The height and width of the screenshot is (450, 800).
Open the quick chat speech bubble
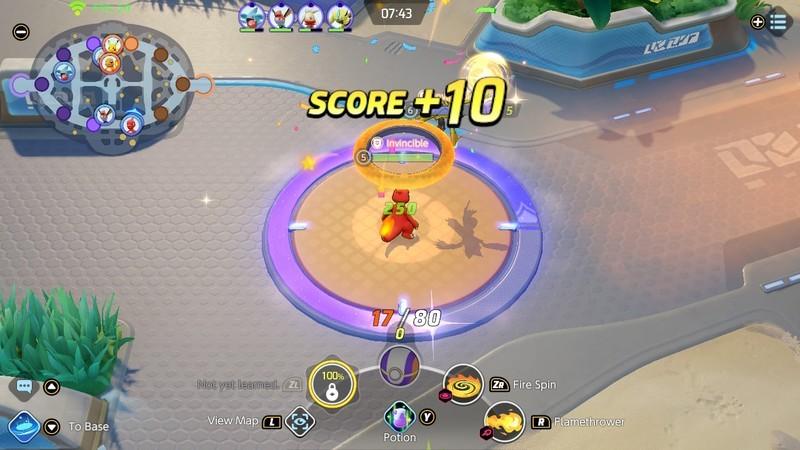pos(22,386)
